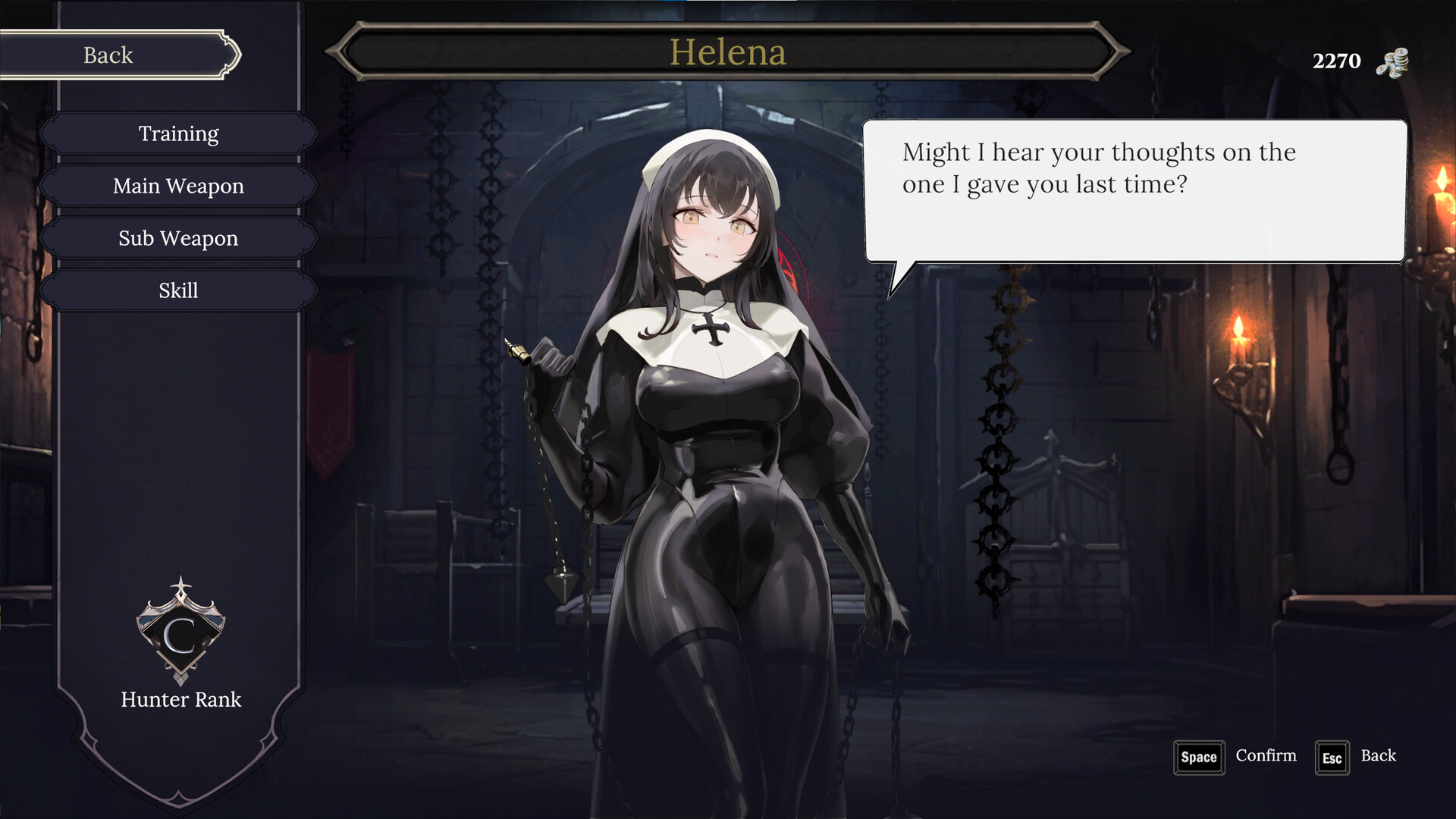Choose the Sub Weapon entry
The height and width of the screenshot is (819, 1456).
click(x=178, y=239)
